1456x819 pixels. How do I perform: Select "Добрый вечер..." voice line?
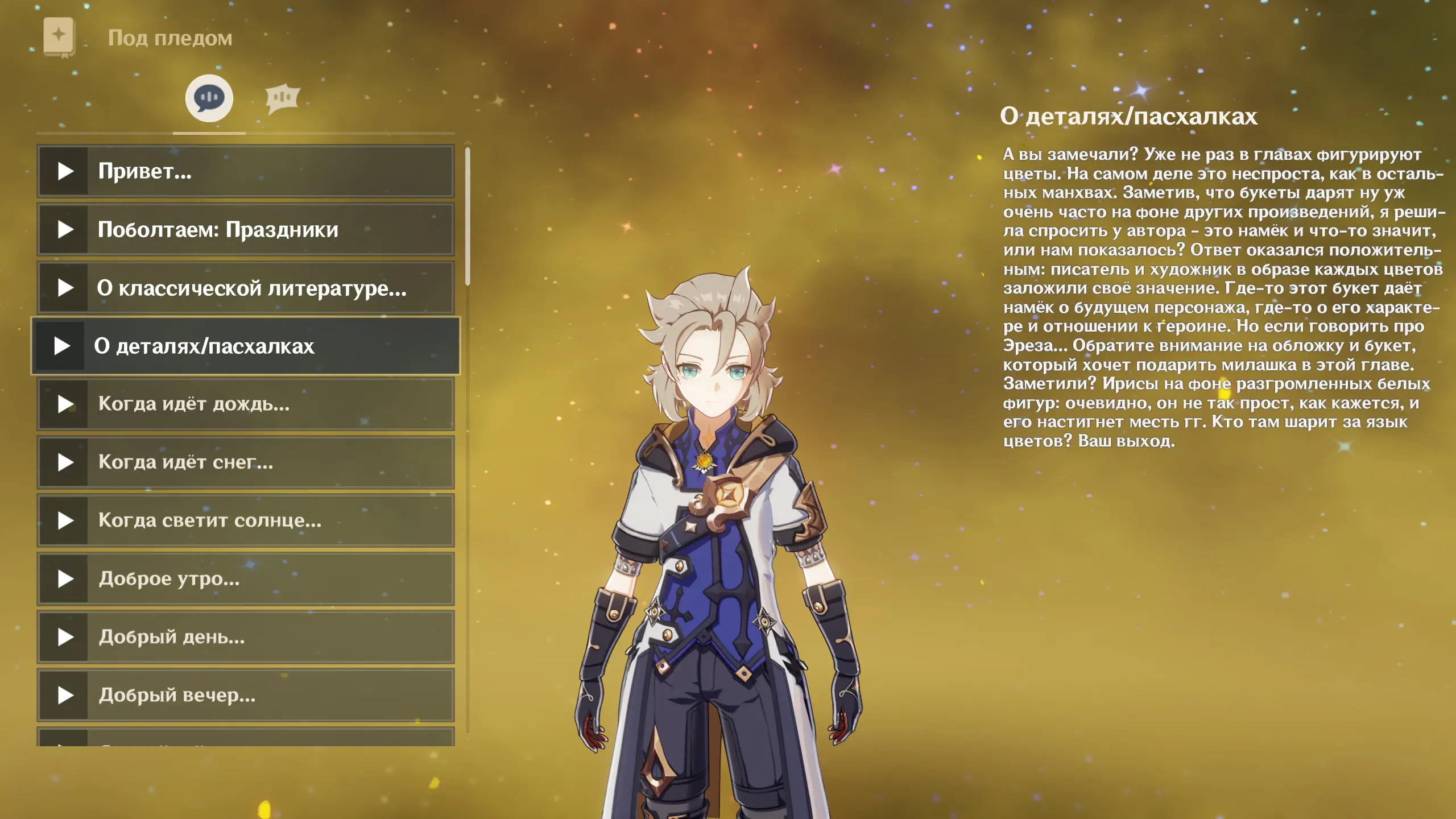click(x=246, y=695)
